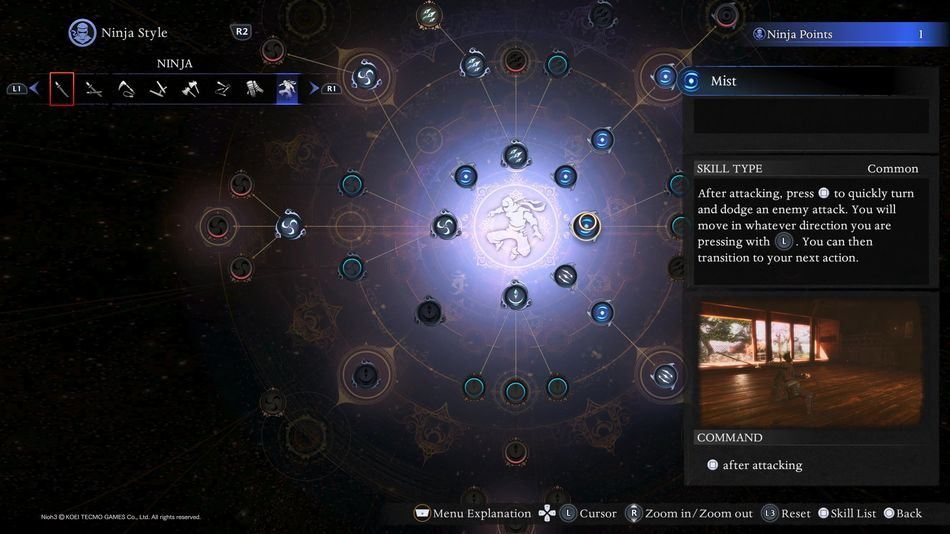950x534 pixels.
Task: Switch to the kusarigama sickle weapon tab
Action: click(126, 89)
